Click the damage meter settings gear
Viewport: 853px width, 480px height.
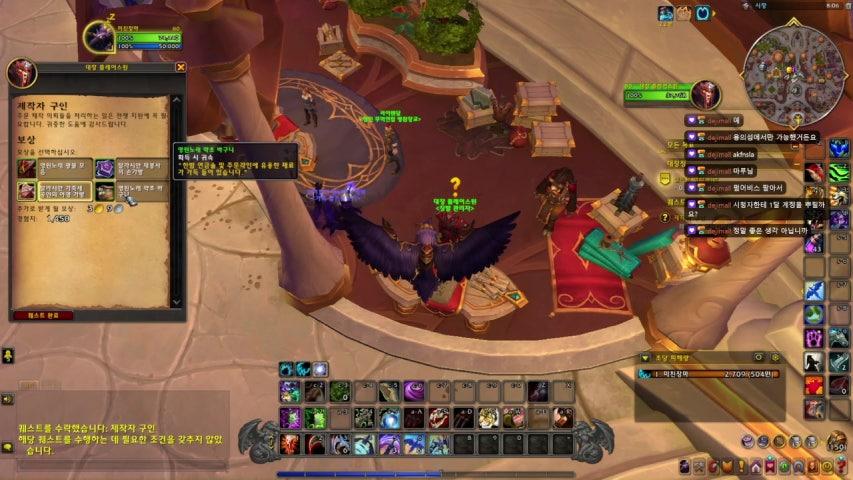pyautogui.click(x=774, y=357)
